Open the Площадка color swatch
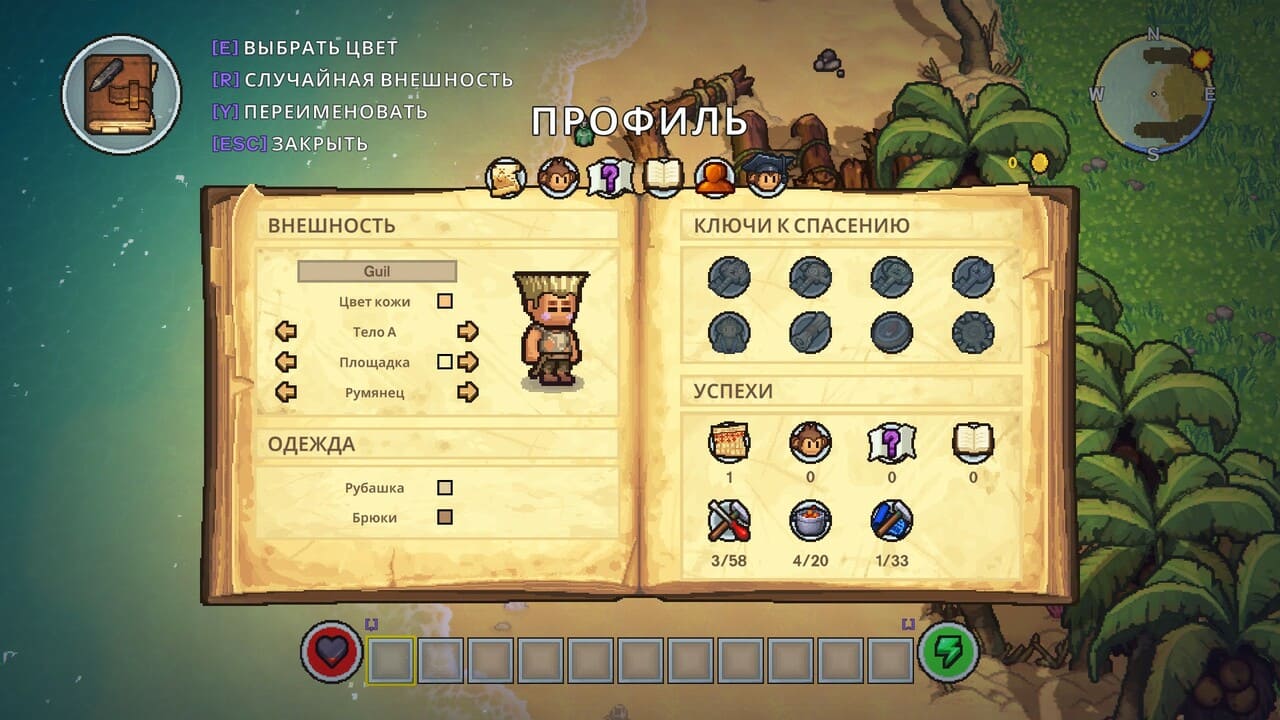 [445, 362]
